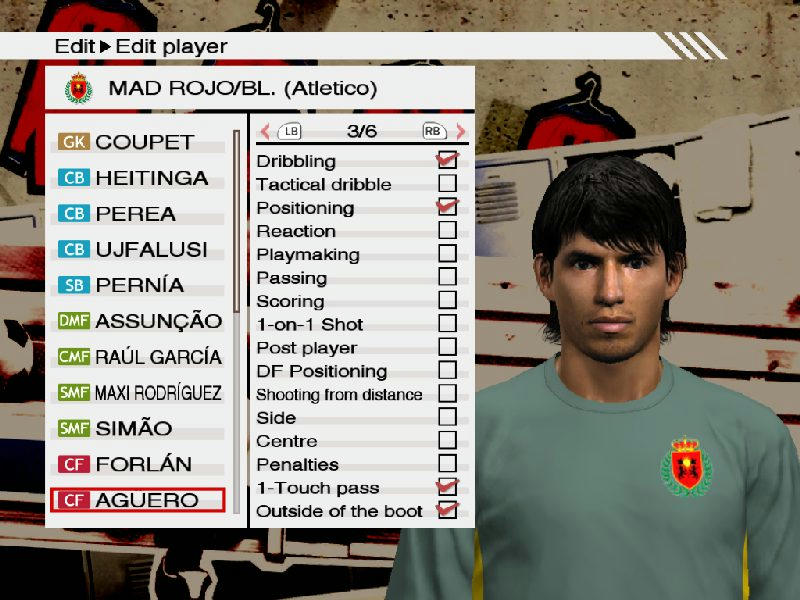
Task: Untick the Dribbling checkbox
Action: 447,160
